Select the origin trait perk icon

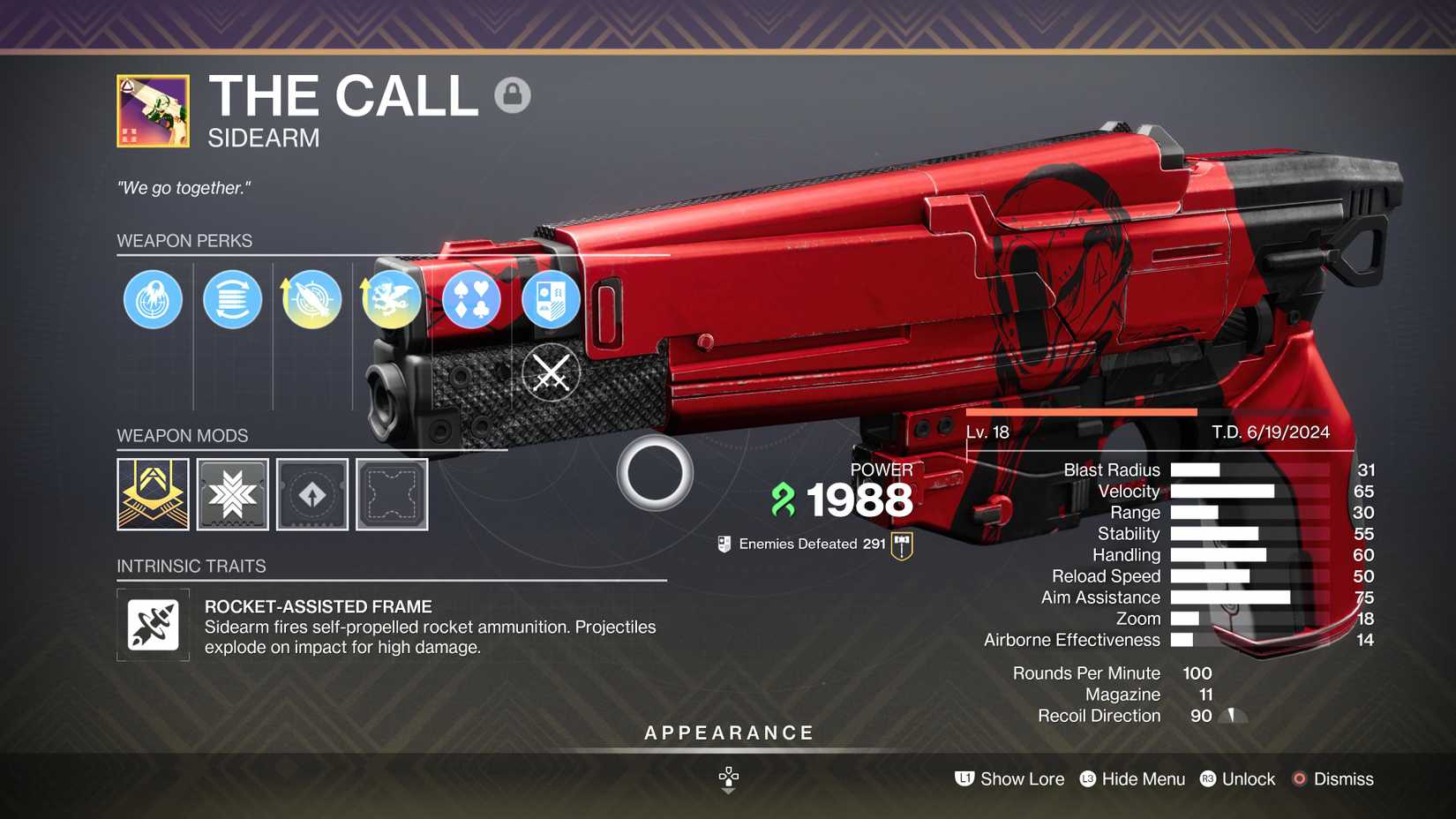click(x=550, y=299)
